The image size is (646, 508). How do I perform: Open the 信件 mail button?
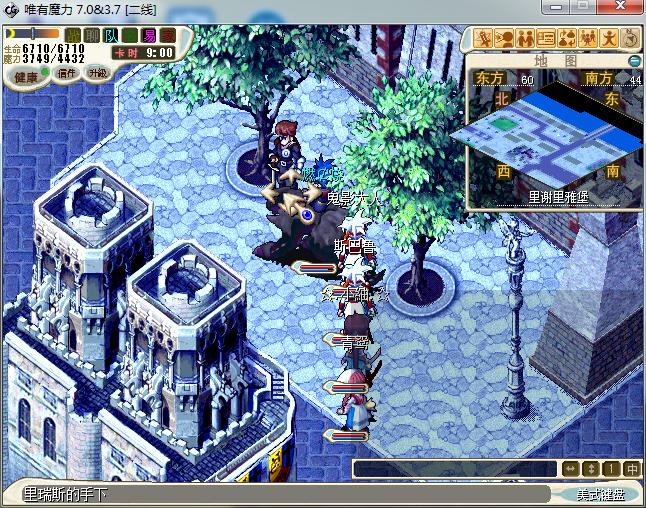(66, 73)
